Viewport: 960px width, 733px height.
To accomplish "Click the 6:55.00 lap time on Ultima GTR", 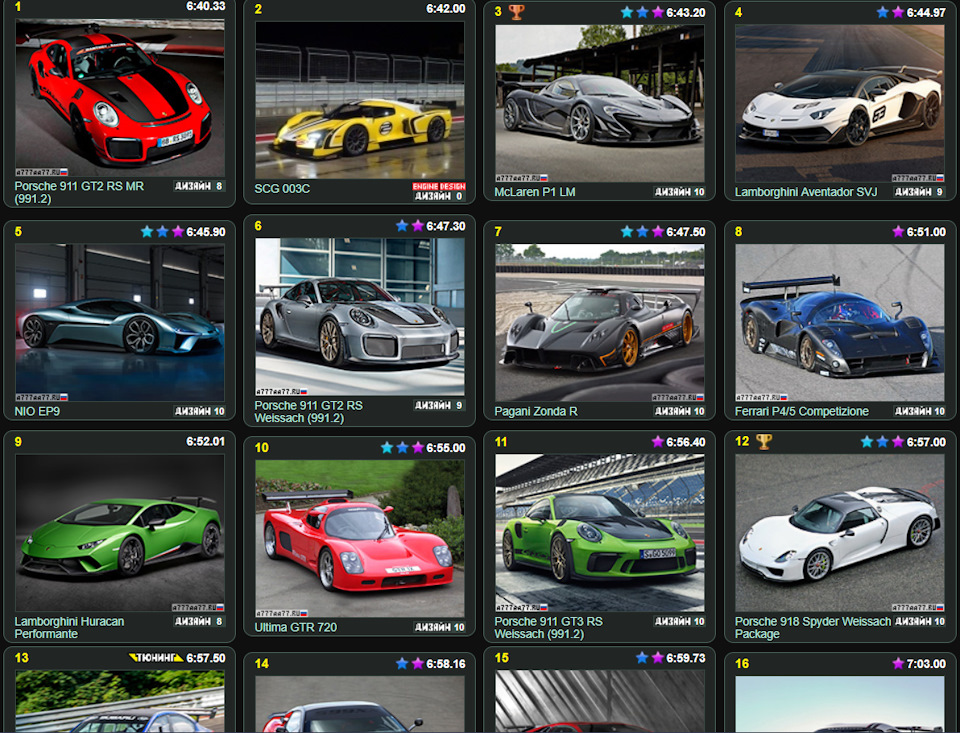I will [444, 448].
